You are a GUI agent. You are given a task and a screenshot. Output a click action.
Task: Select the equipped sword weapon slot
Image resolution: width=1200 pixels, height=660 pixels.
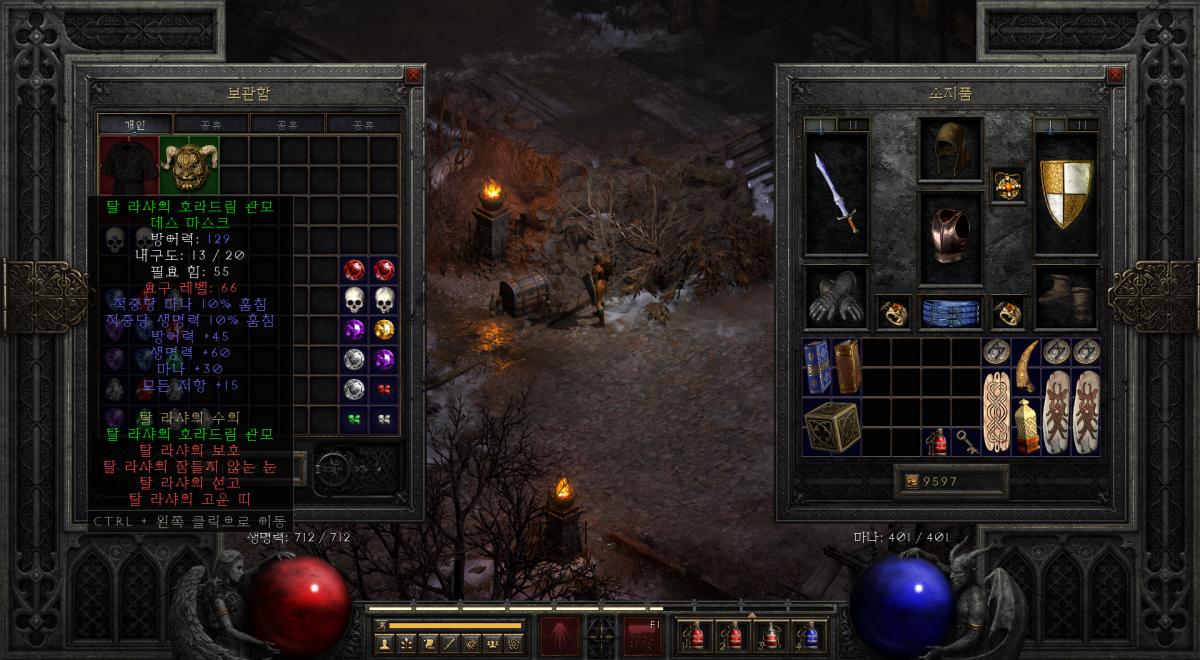click(x=836, y=193)
